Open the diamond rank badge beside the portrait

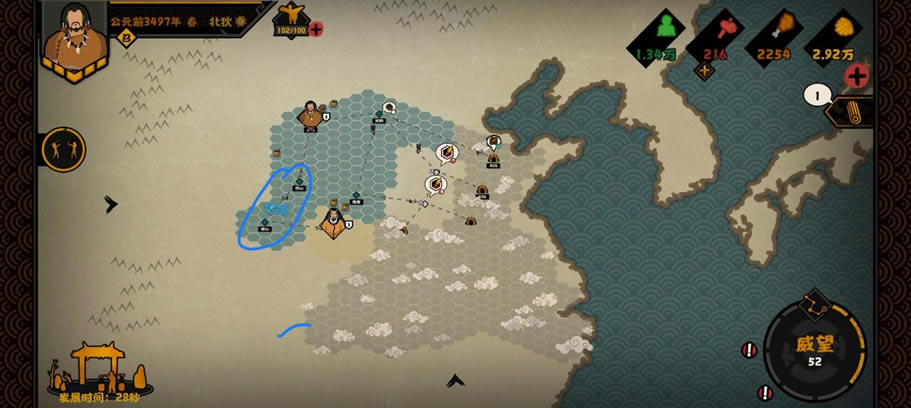click(127, 39)
